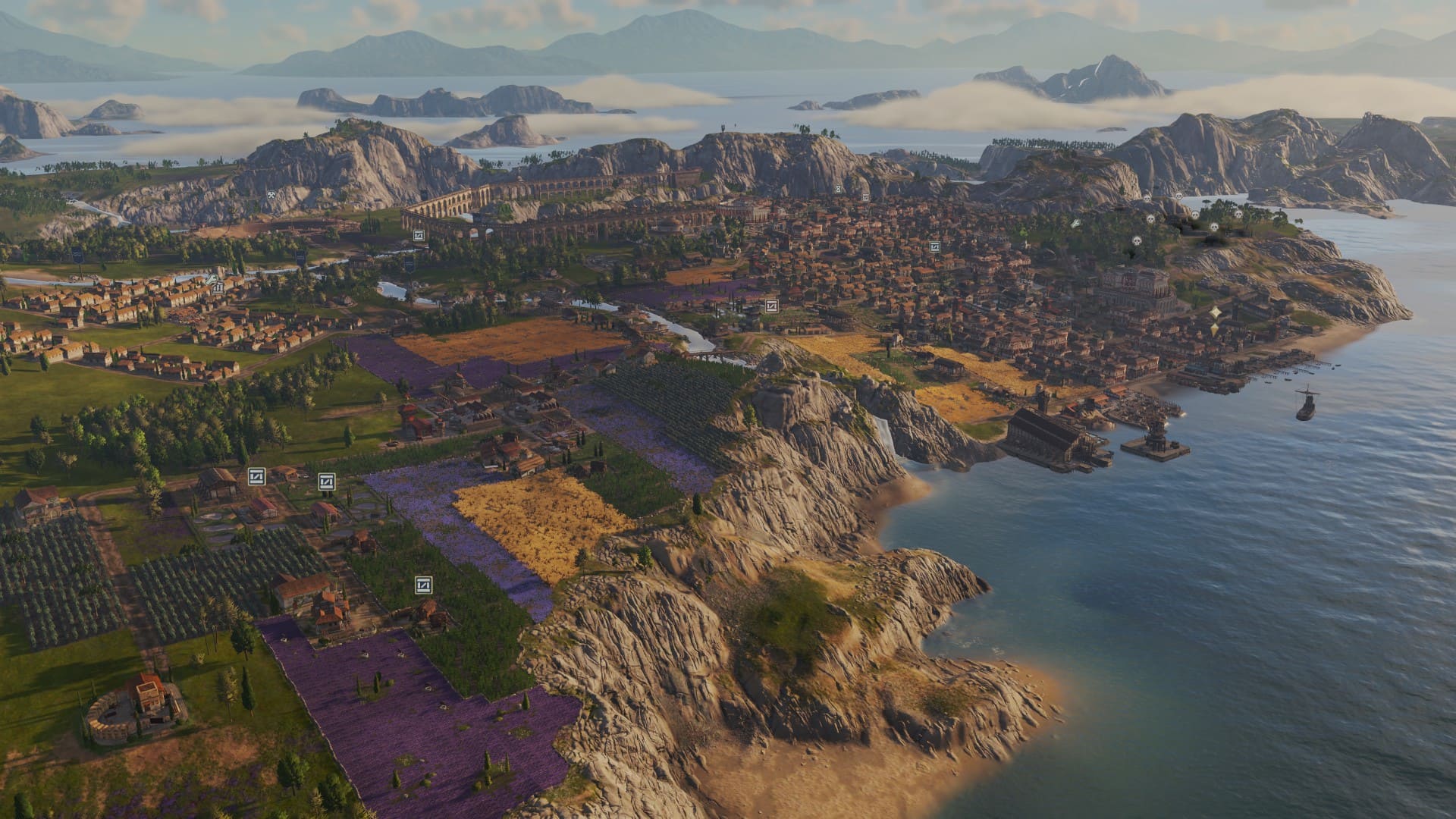
Task: Open the columned building marker over the village
Action: 218,288
